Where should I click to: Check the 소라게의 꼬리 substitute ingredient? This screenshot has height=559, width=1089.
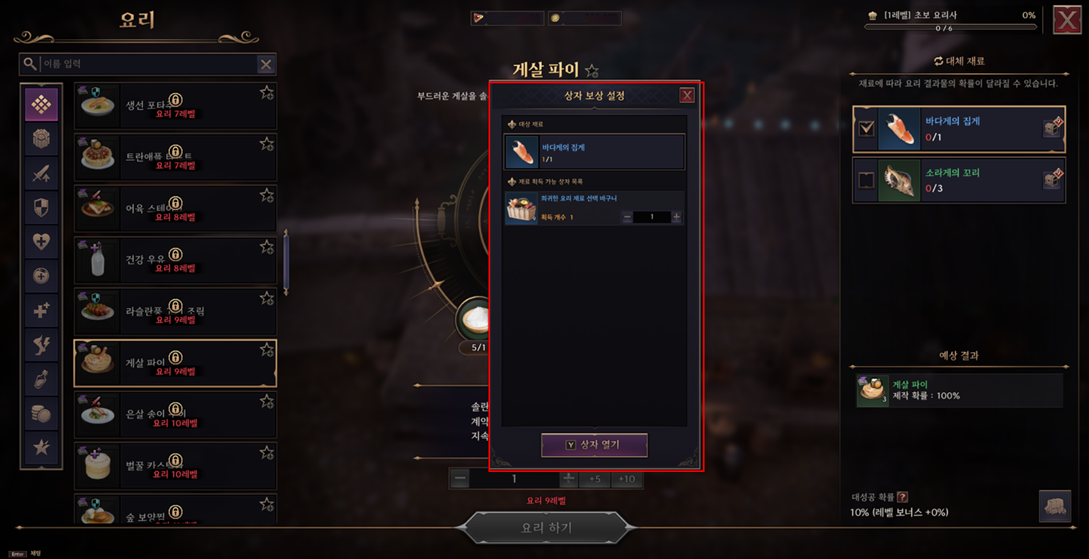tap(866, 180)
